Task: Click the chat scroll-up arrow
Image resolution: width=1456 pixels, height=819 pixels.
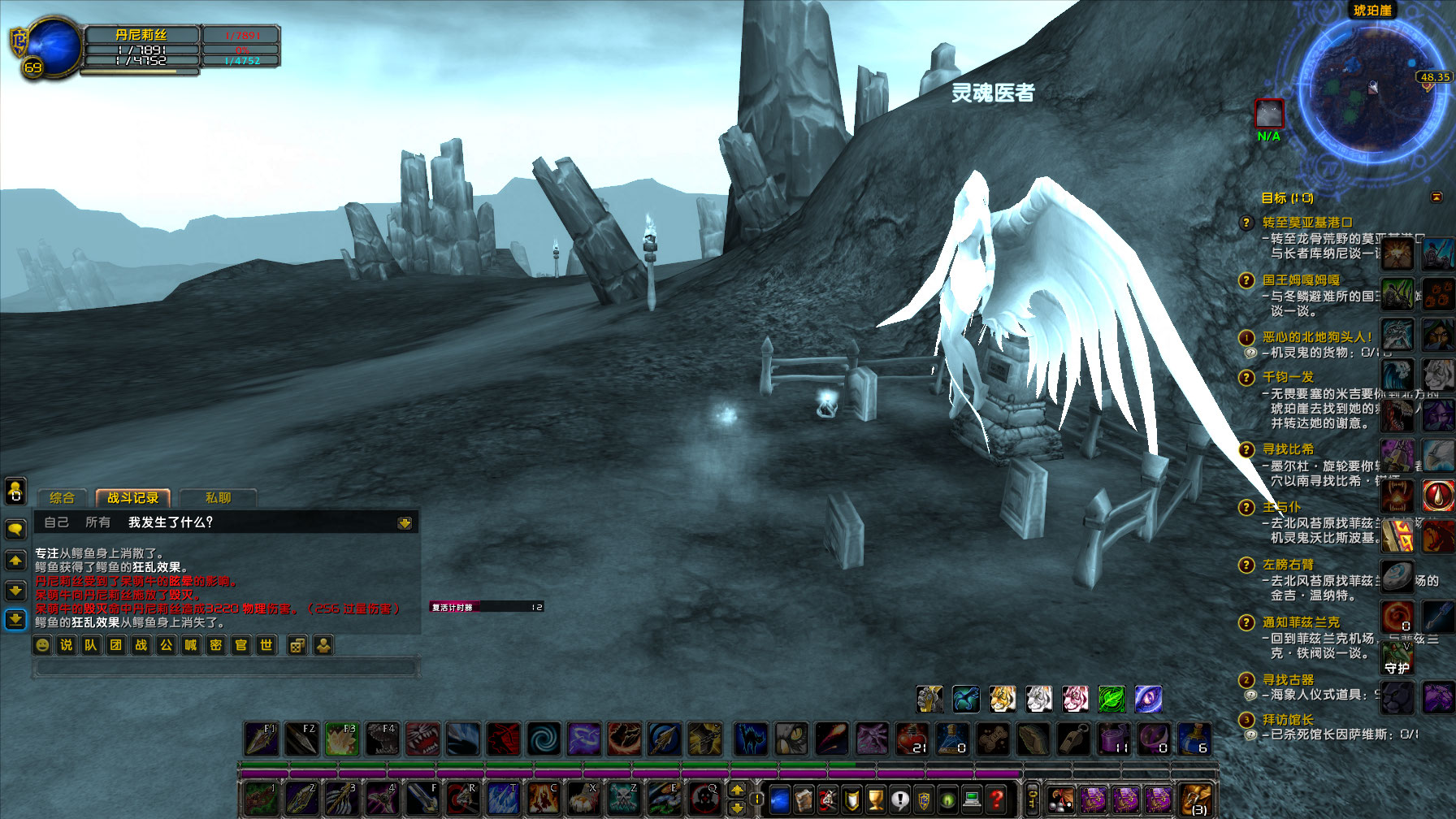Action: pyautogui.click(x=15, y=560)
